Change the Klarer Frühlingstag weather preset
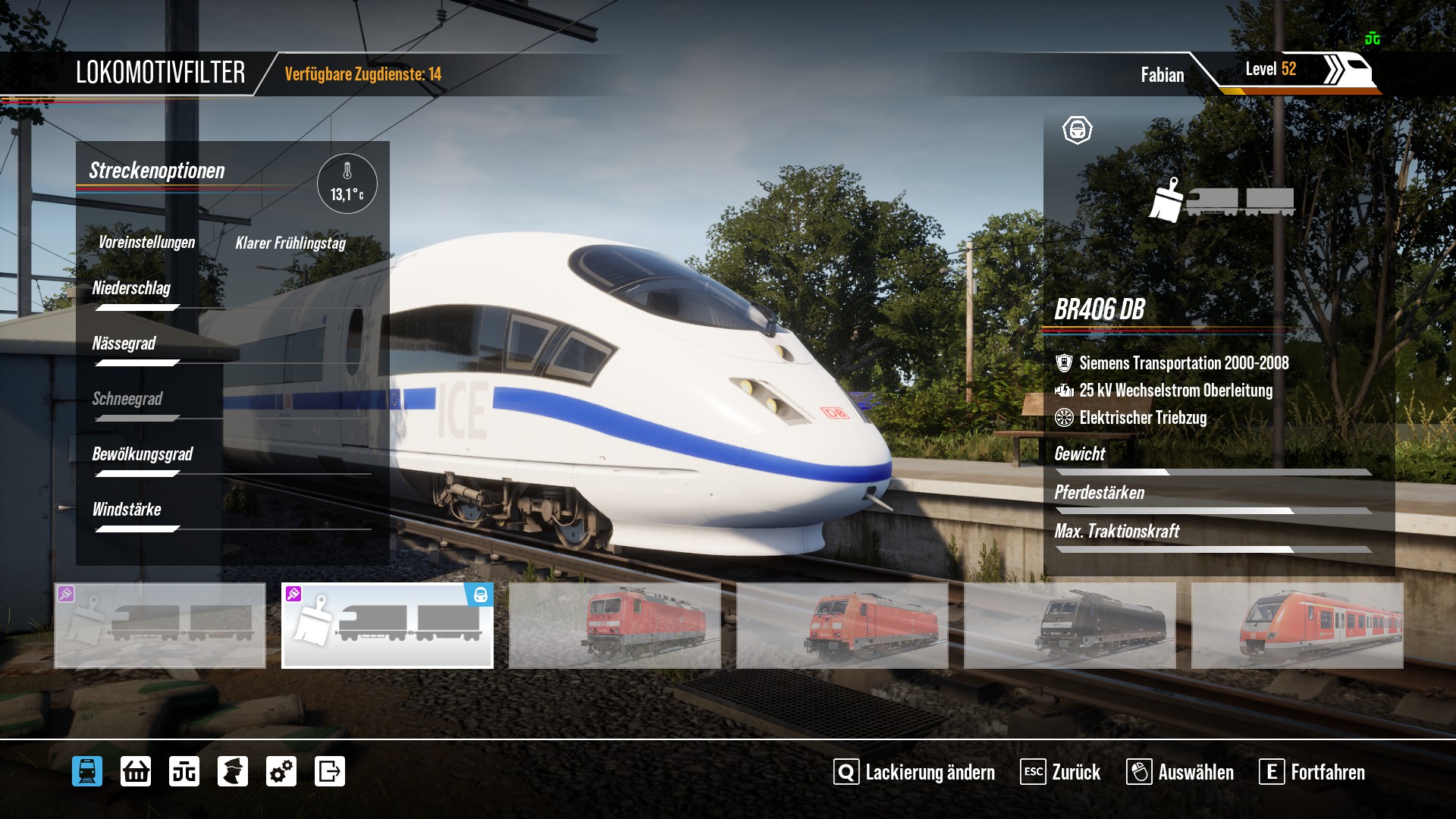The height and width of the screenshot is (819, 1456). (290, 243)
